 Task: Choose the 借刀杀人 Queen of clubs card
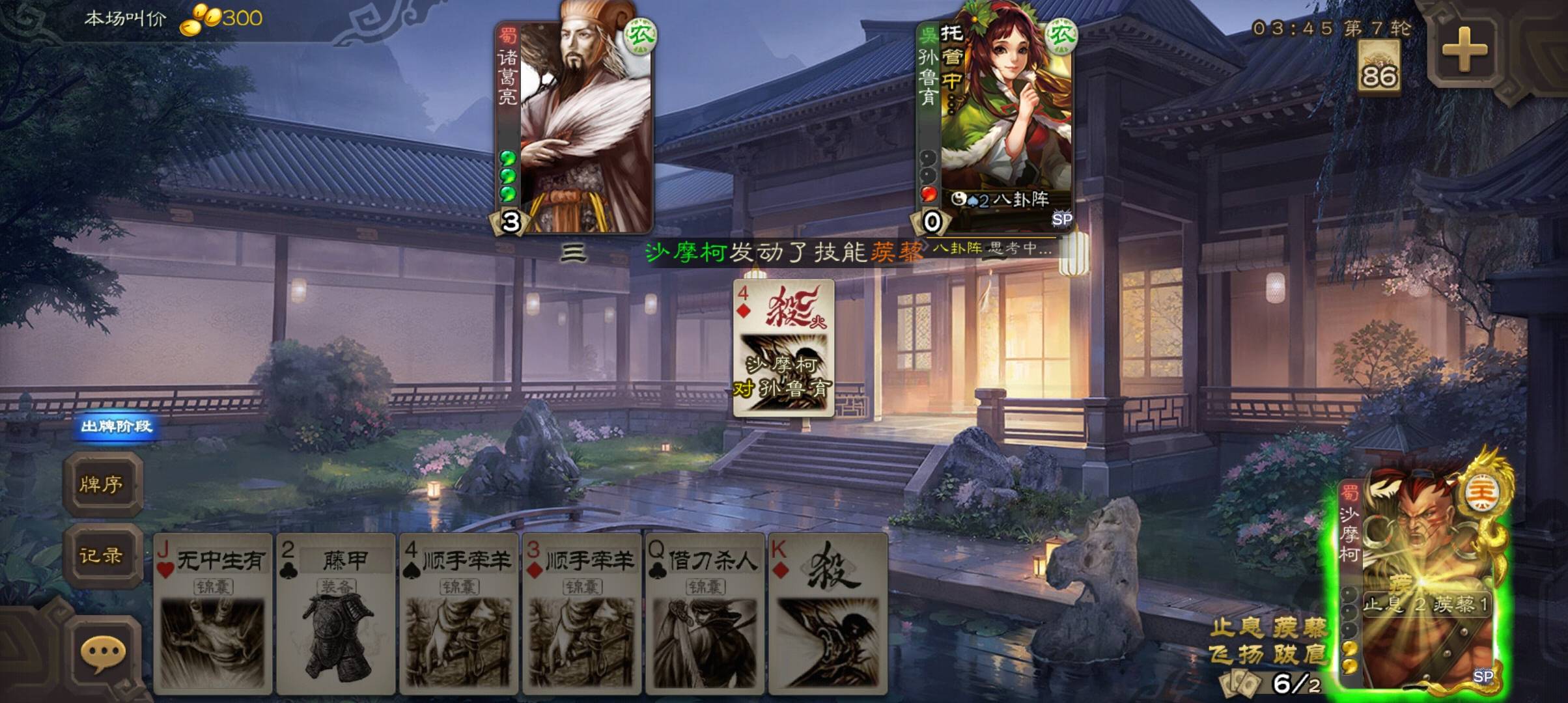click(705, 612)
